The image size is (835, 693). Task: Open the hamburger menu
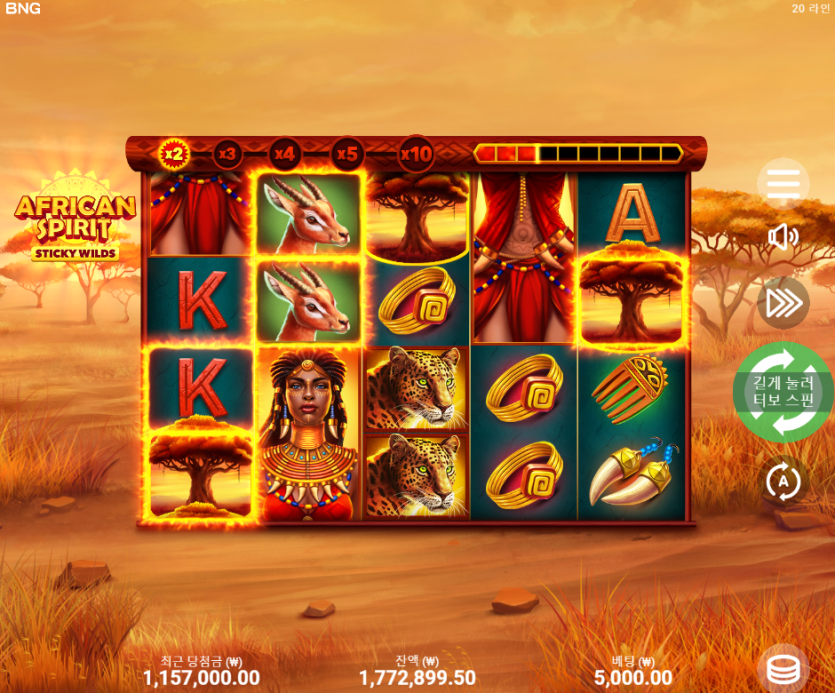pos(783,183)
